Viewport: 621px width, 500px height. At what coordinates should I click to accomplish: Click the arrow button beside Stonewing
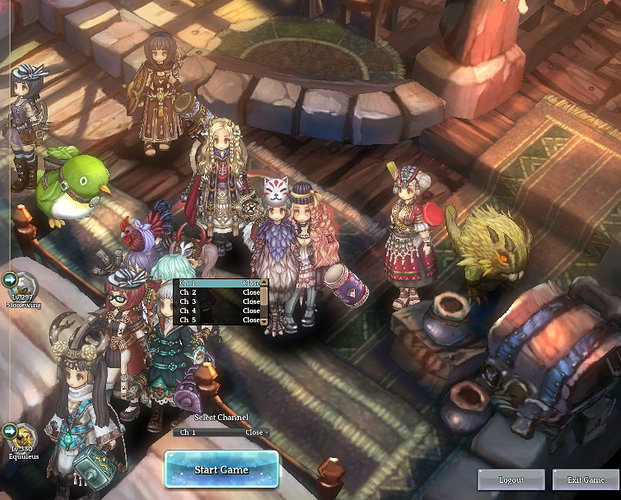[9, 279]
